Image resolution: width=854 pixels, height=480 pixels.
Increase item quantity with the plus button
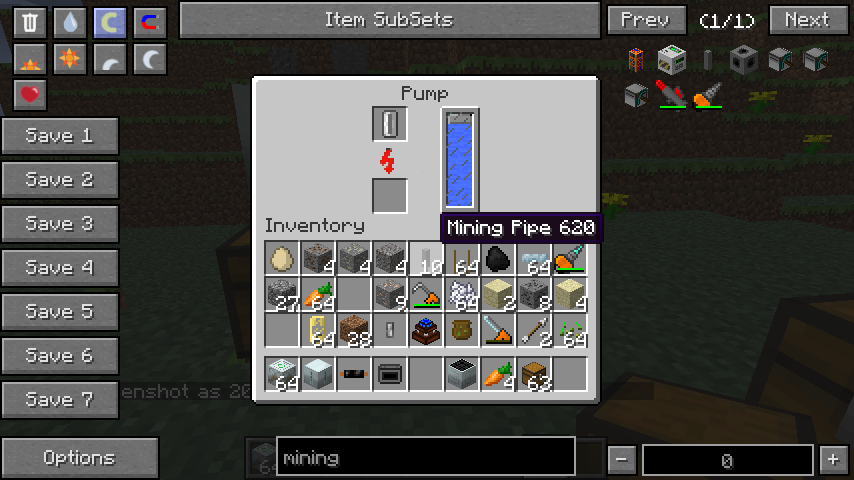[832, 459]
